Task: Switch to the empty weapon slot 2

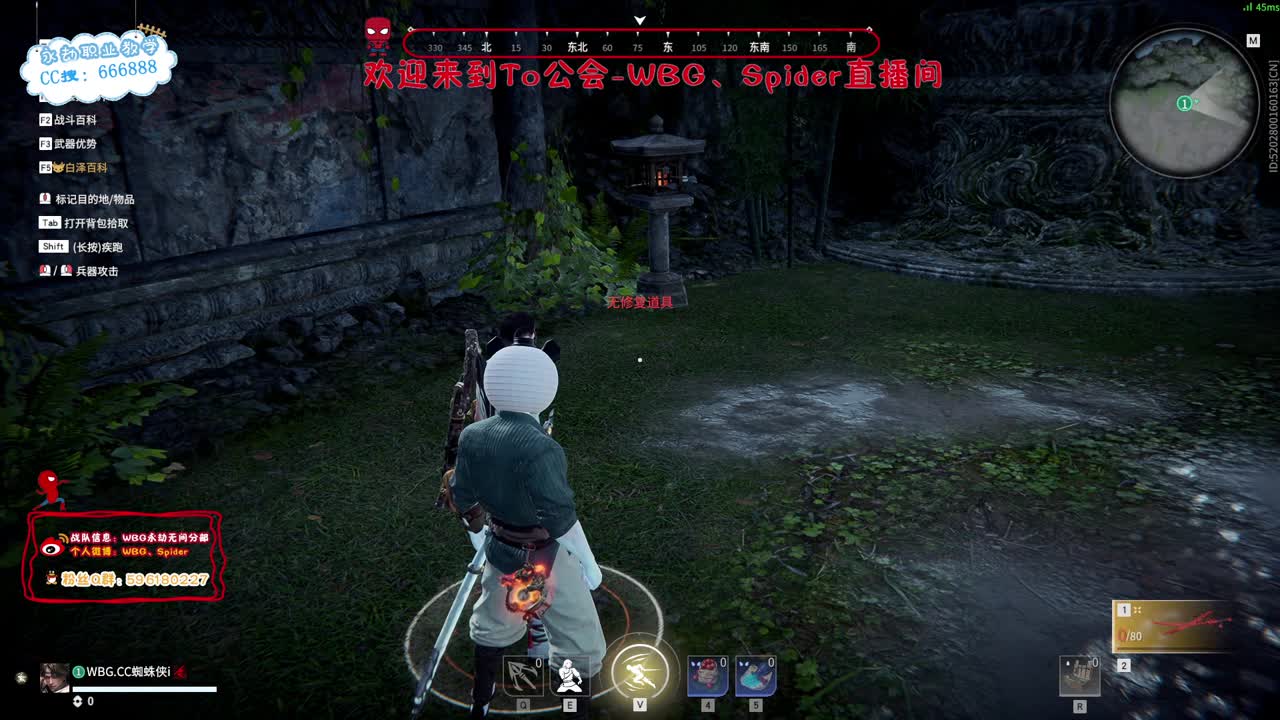Action: (x=1124, y=663)
